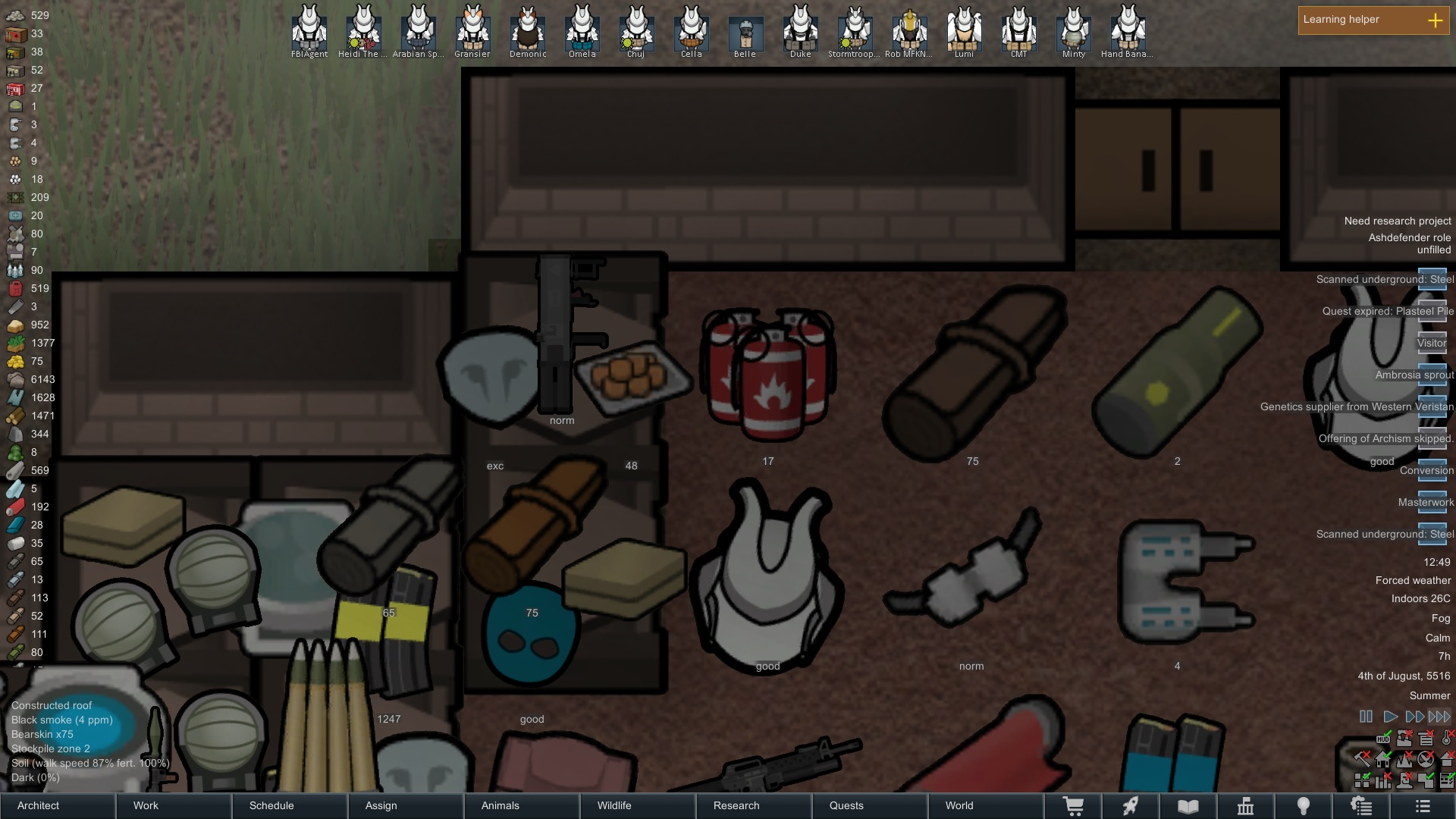Open the Assign tab
The image size is (1456, 819).
coord(406,805)
